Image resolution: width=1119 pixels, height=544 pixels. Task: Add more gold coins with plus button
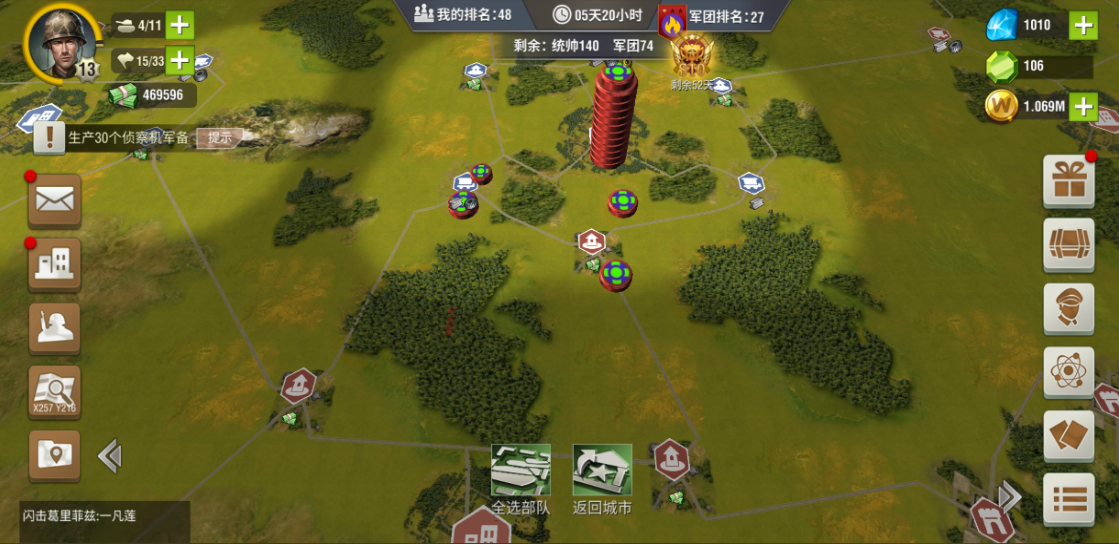point(1083,105)
